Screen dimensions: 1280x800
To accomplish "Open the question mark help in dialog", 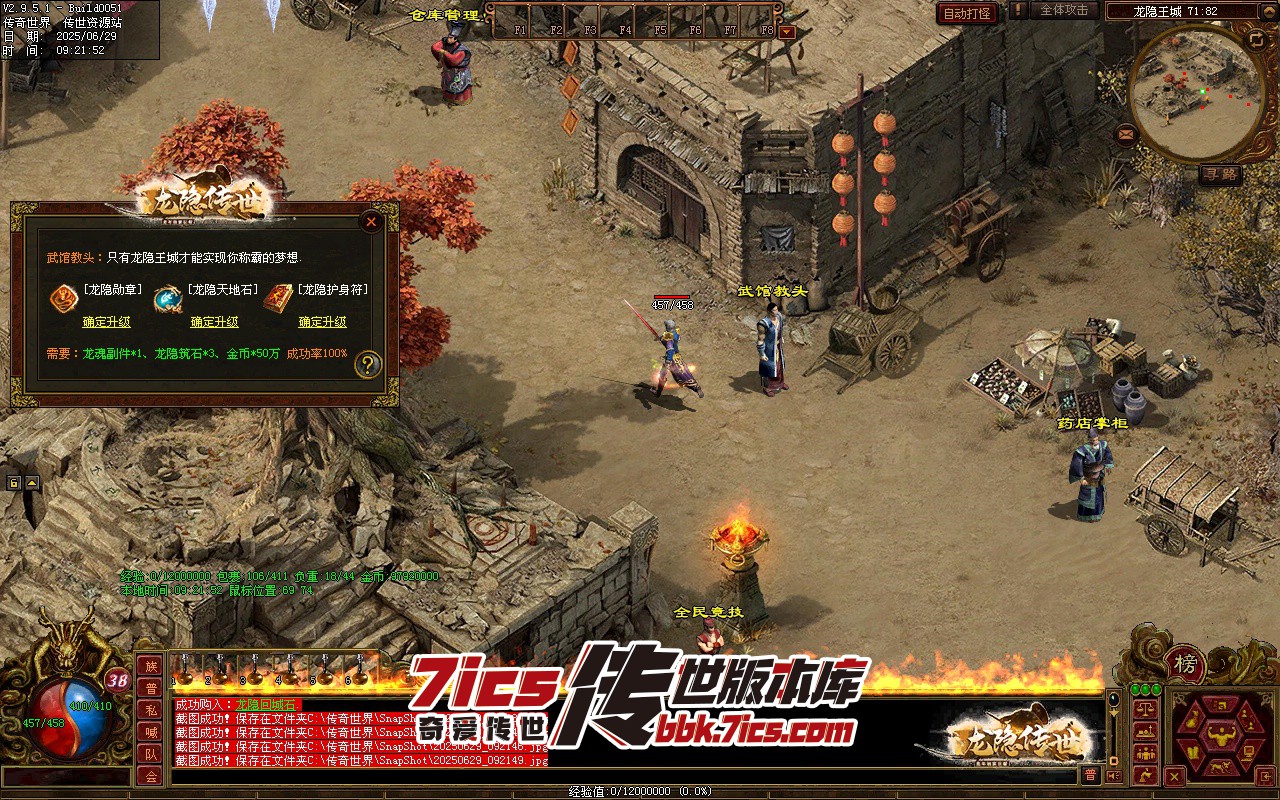I will [368, 364].
